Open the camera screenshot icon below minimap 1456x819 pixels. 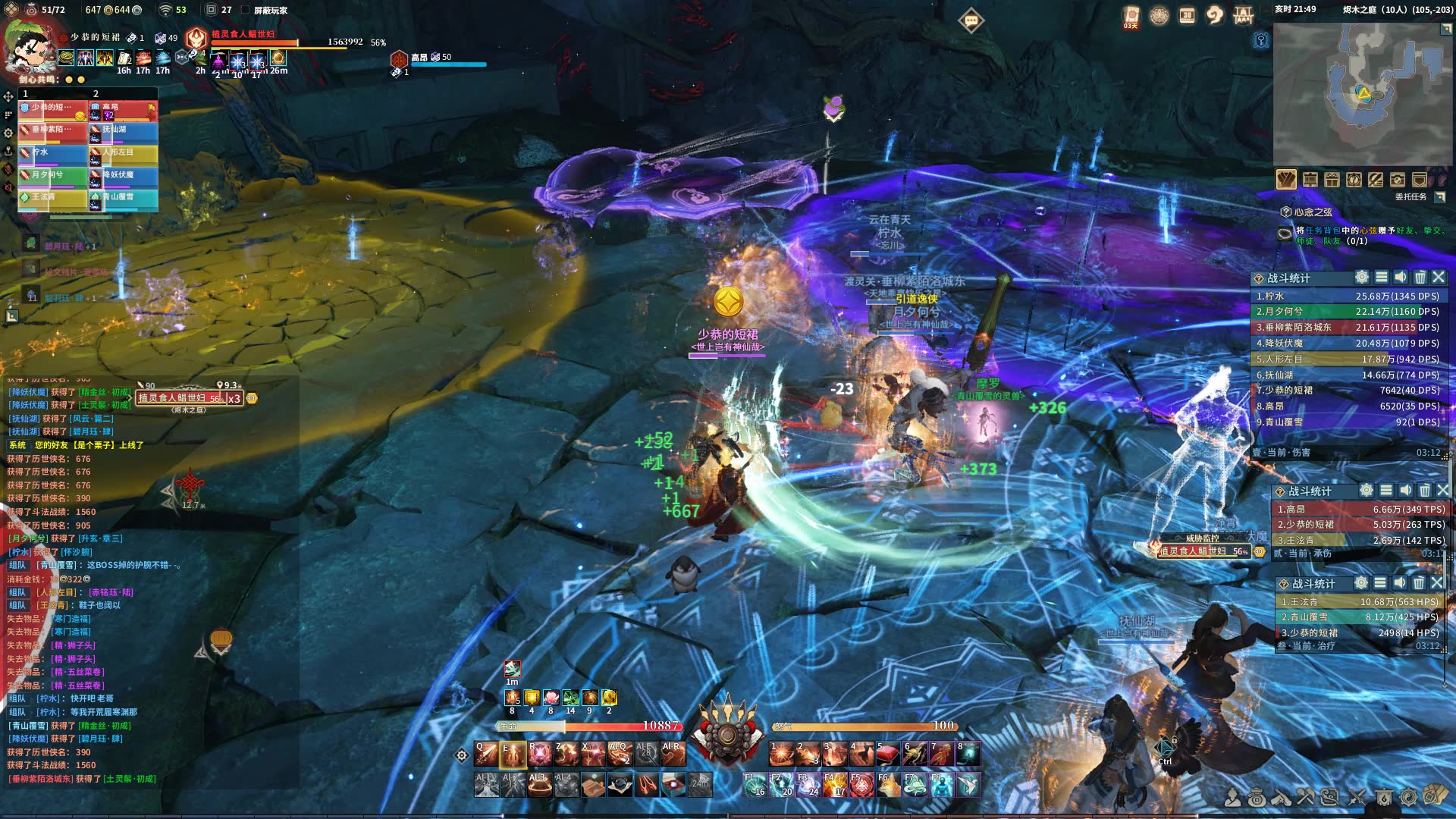[1397, 180]
